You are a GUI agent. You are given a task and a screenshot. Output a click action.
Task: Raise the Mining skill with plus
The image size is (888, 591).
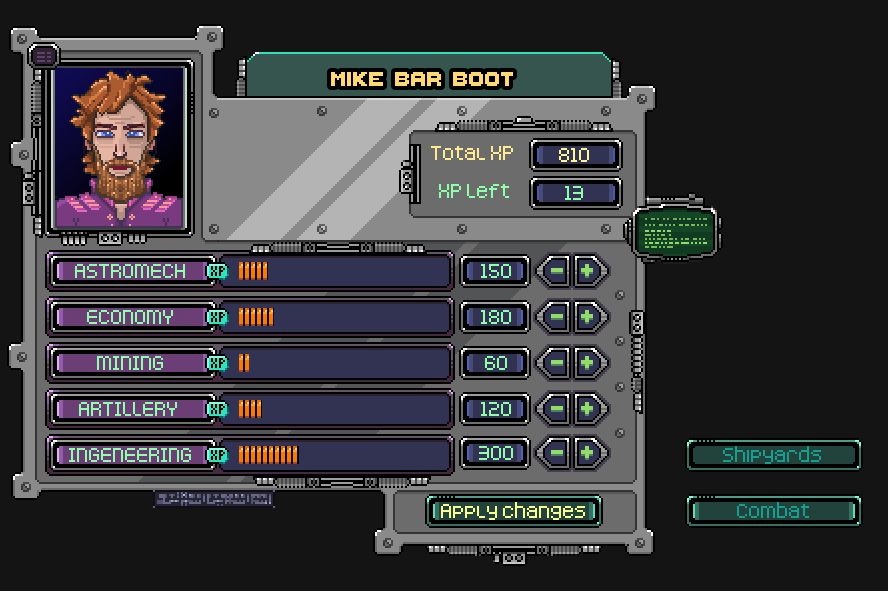[x=589, y=363]
